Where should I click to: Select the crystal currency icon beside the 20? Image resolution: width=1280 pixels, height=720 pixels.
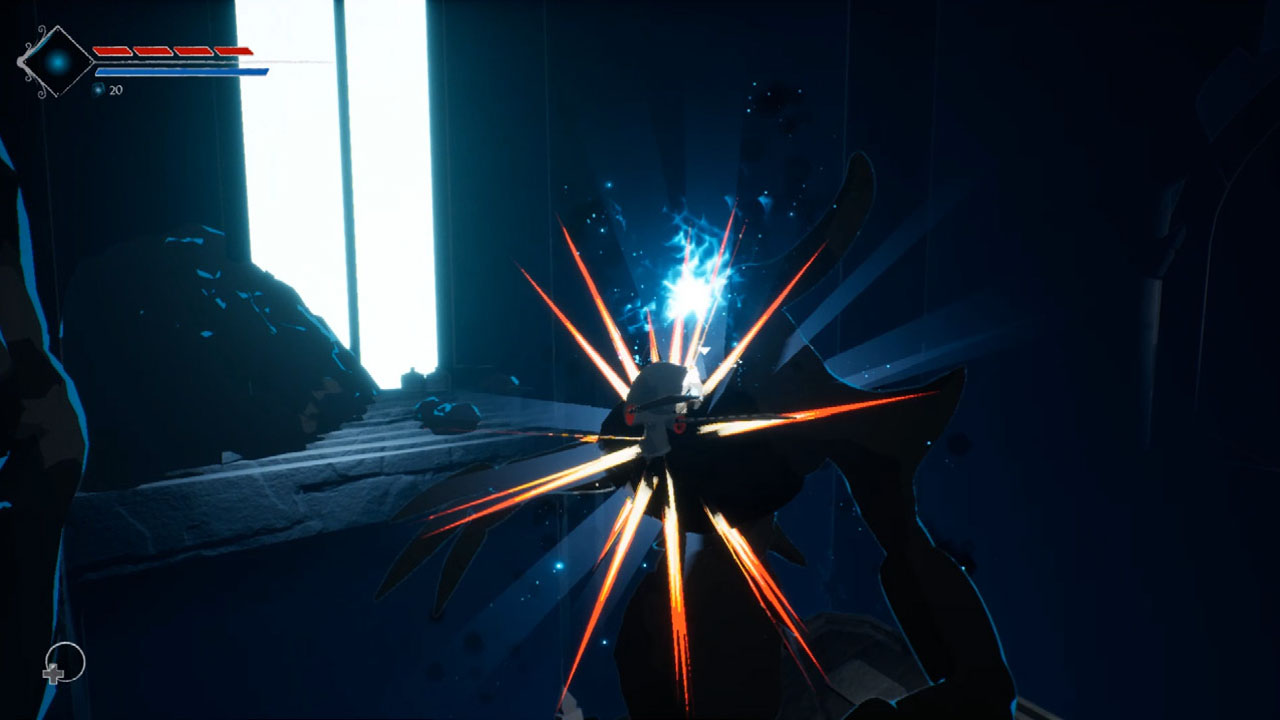[x=97, y=89]
